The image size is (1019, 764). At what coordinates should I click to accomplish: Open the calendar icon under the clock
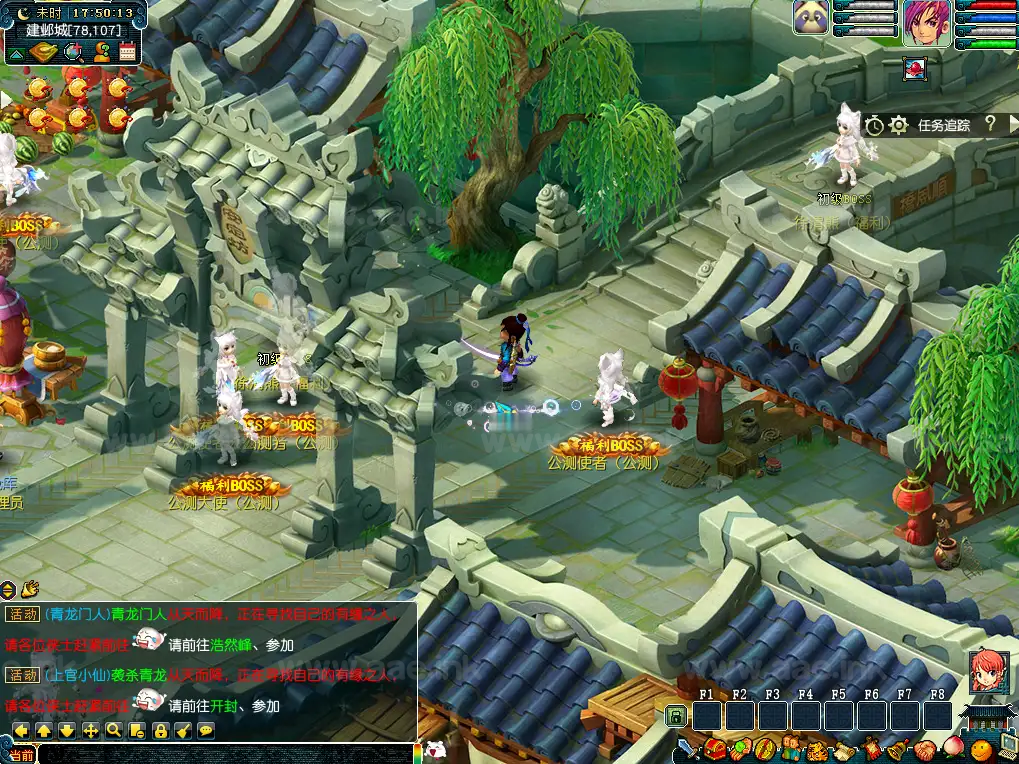pos(128,53)
